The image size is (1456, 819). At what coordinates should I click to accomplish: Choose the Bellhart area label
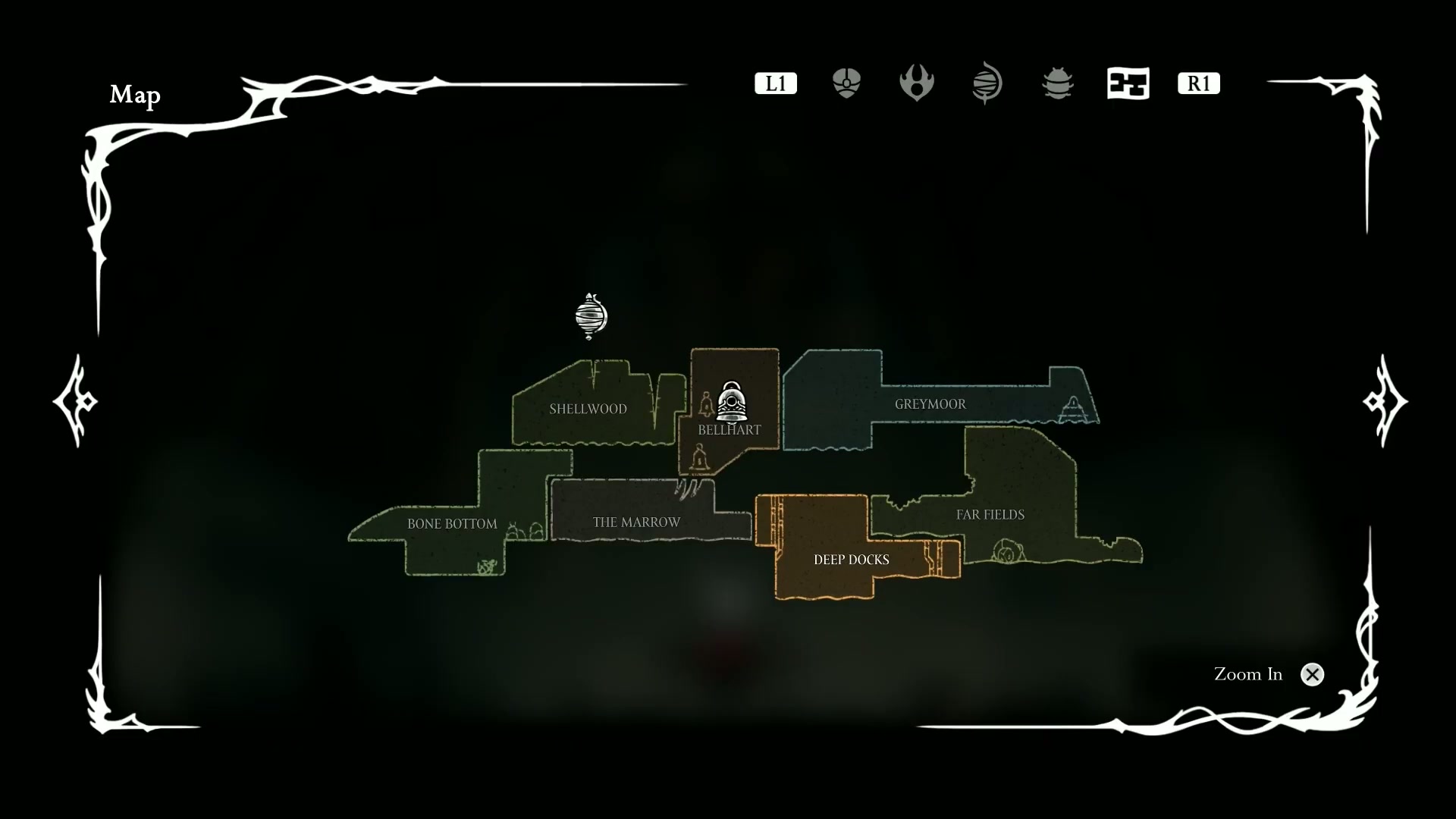coord(729,430)
